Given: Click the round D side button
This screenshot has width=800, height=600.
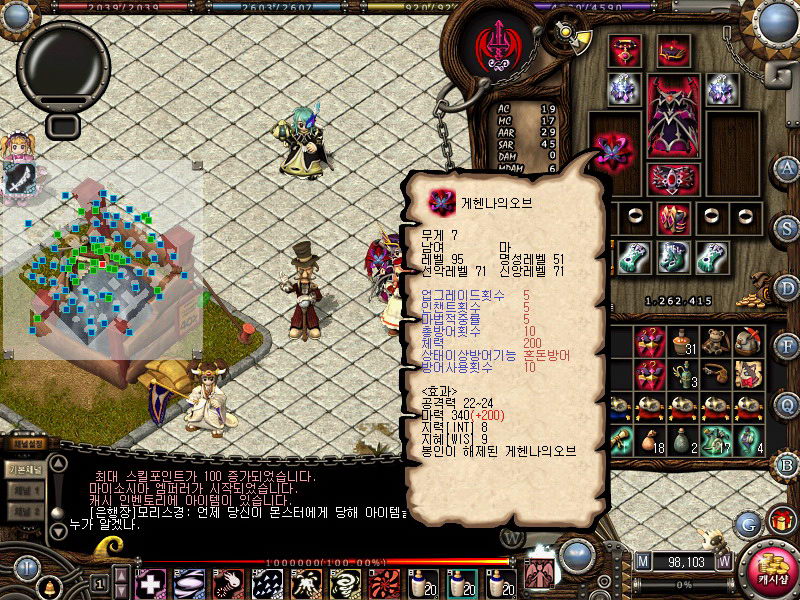Looking at the screenshot, I should [787, 287].
